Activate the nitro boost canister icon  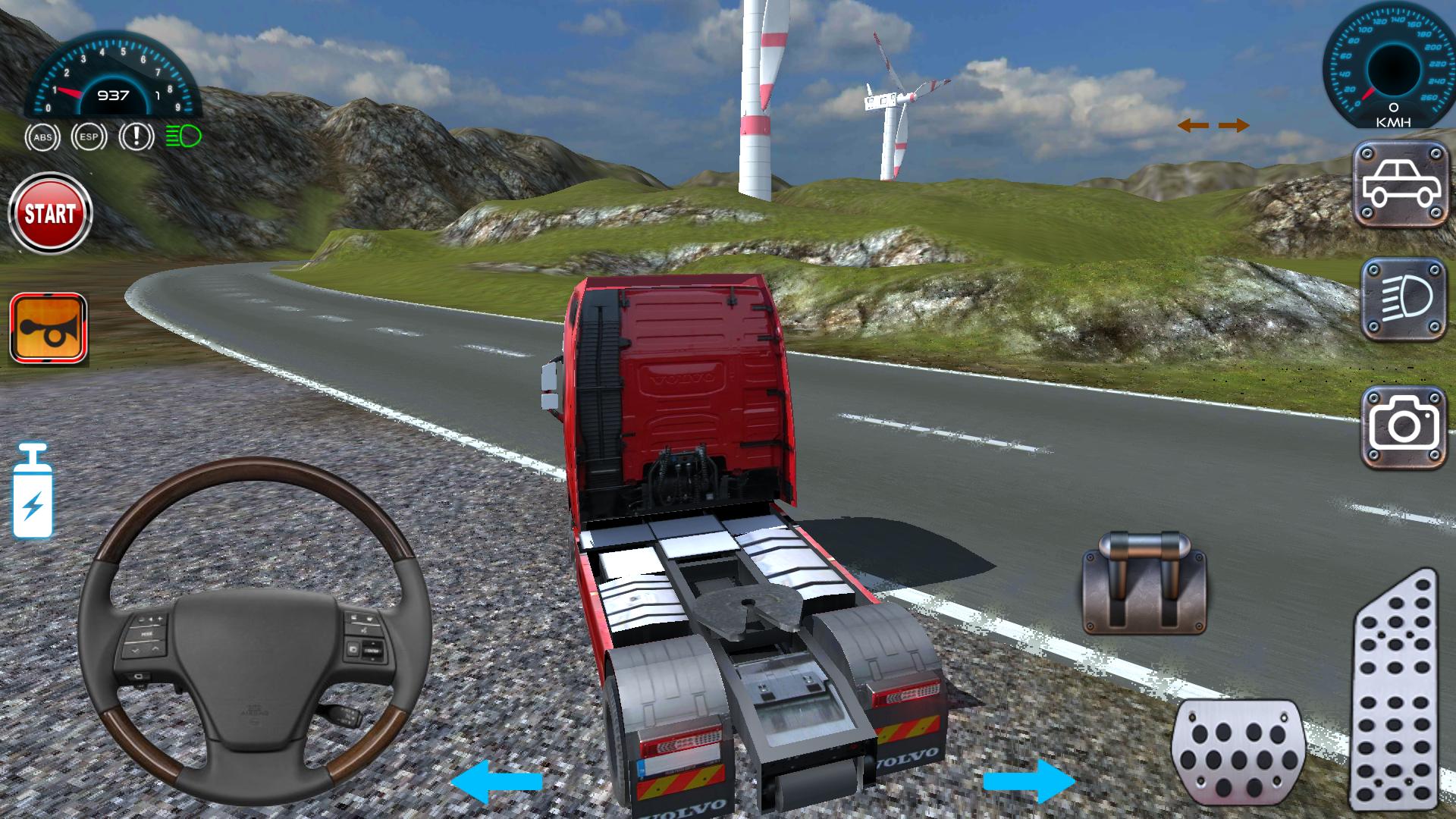tap(34, 489)
